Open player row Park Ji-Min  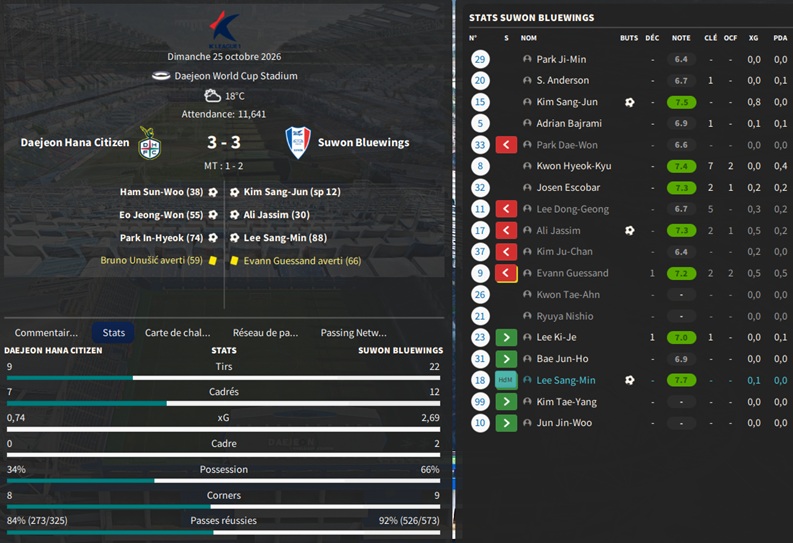(561, 60)
